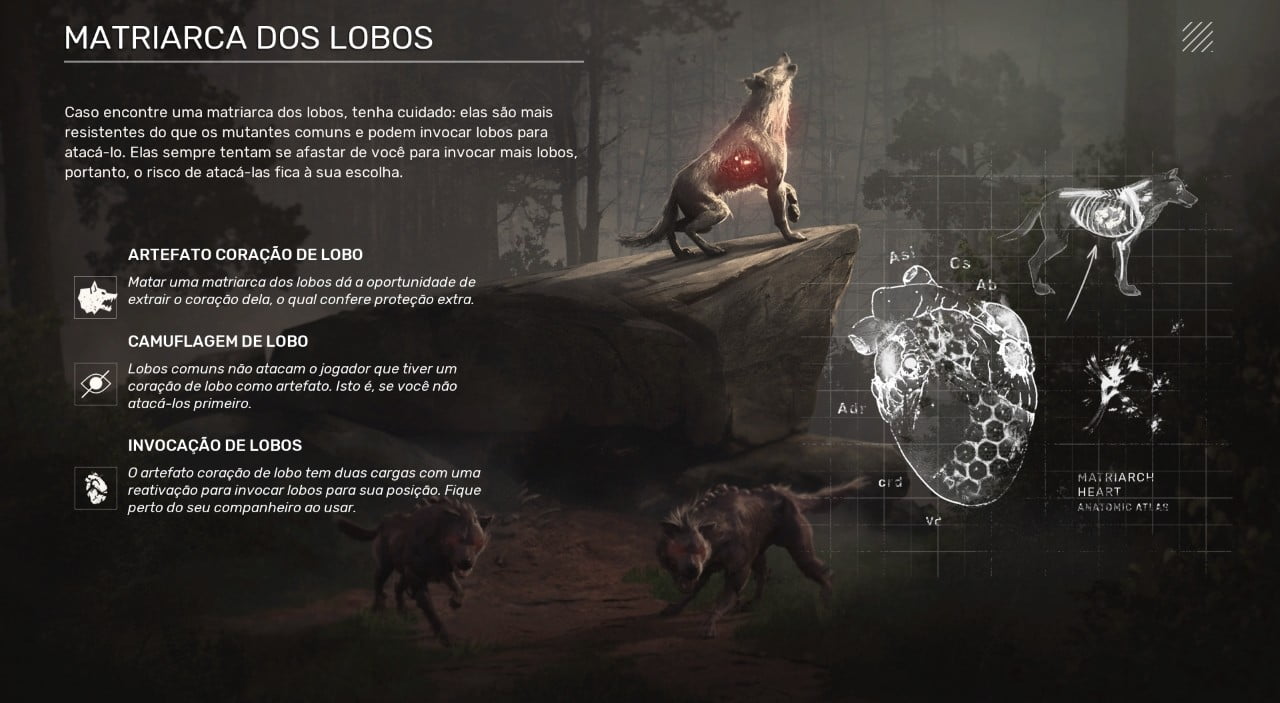Click the diagonal-stripes icon in the corner
Image resolution: width=1280 pixels, height=703 pixels.
[x=1197, y=37]
